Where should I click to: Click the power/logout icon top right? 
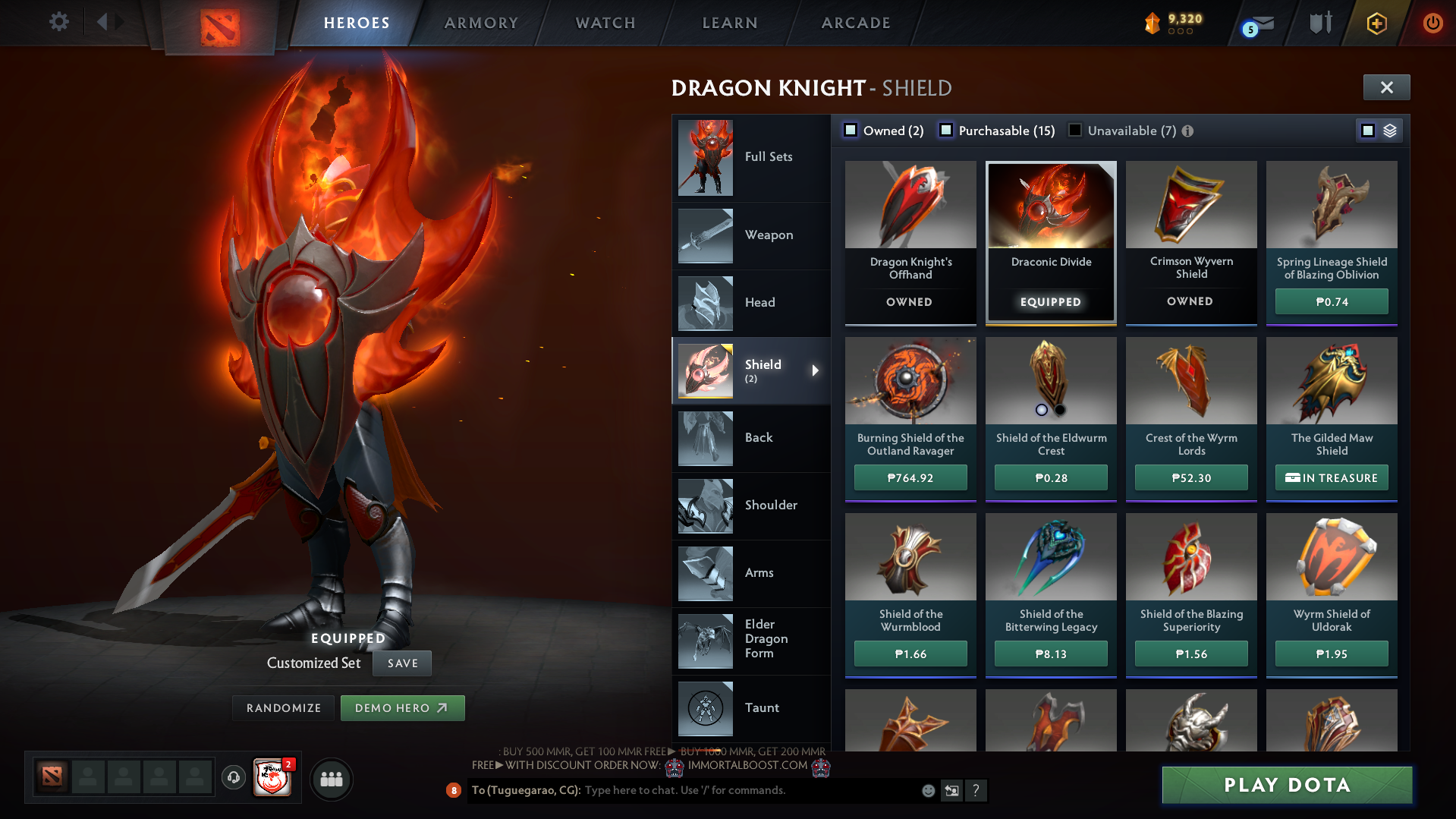(1432, 23)
